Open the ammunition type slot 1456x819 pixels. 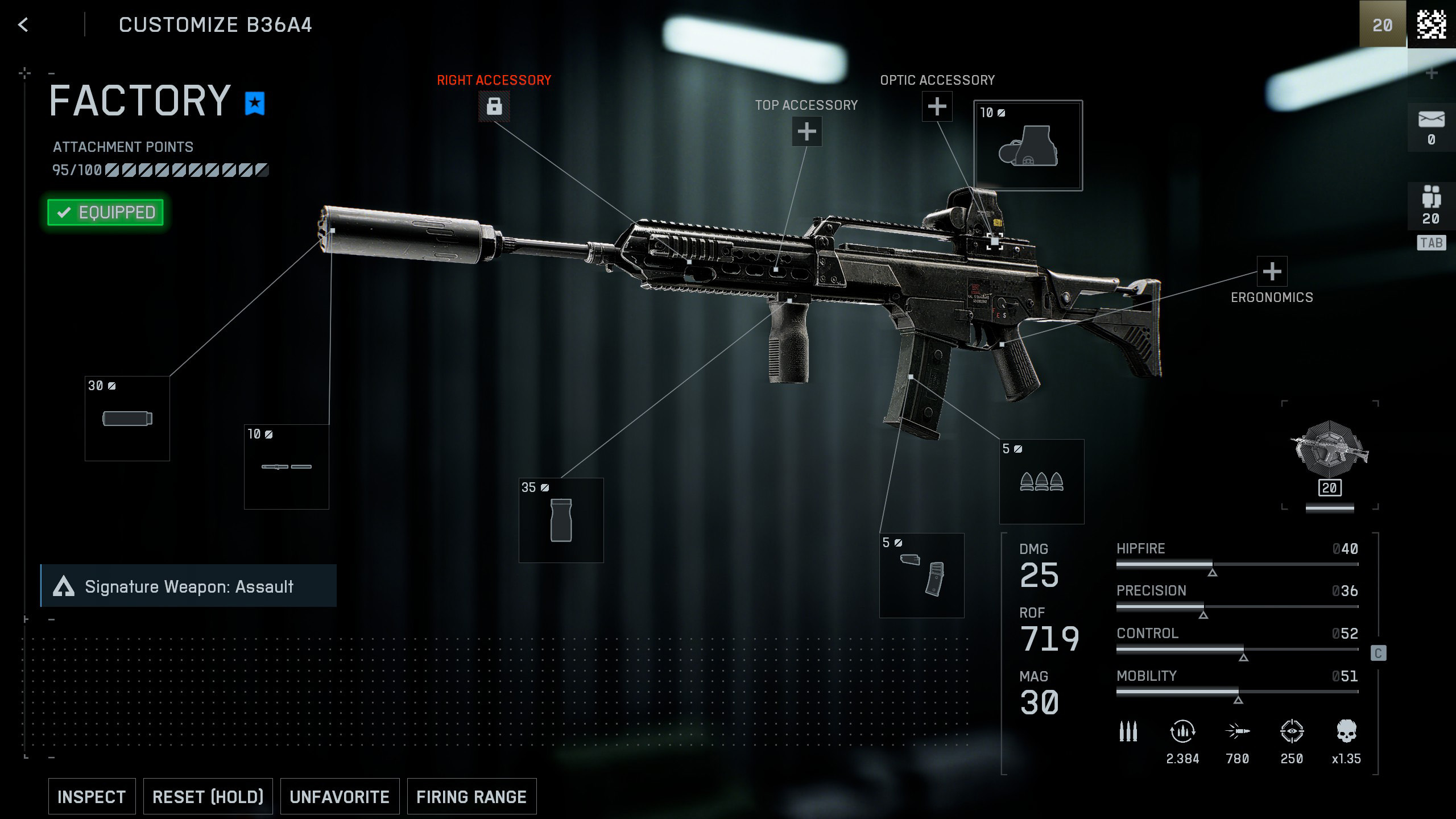1041,482
